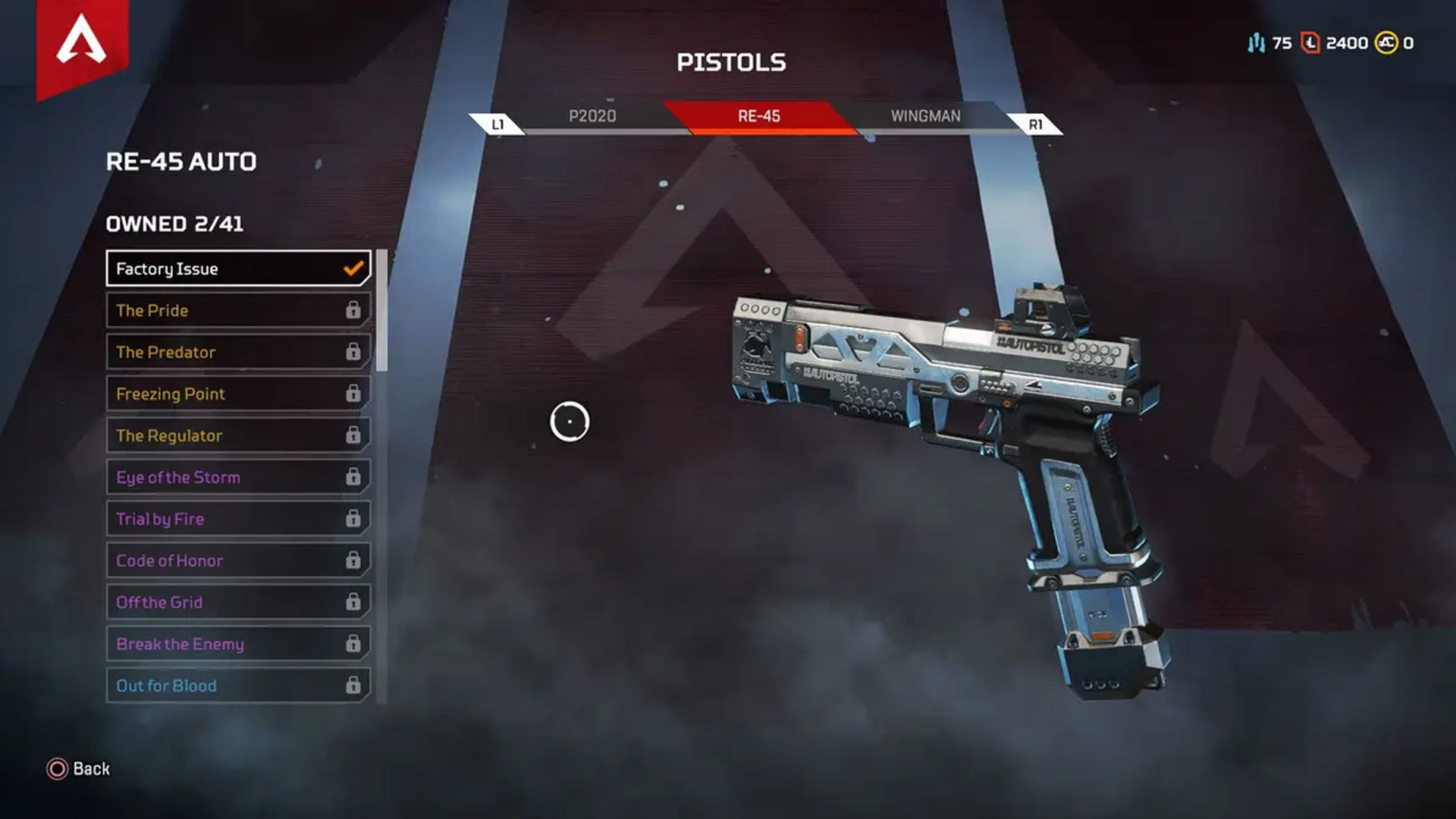Select the Out for Blood skin
Viewport: 1456px width, 819px height.
tap(238, 686)
